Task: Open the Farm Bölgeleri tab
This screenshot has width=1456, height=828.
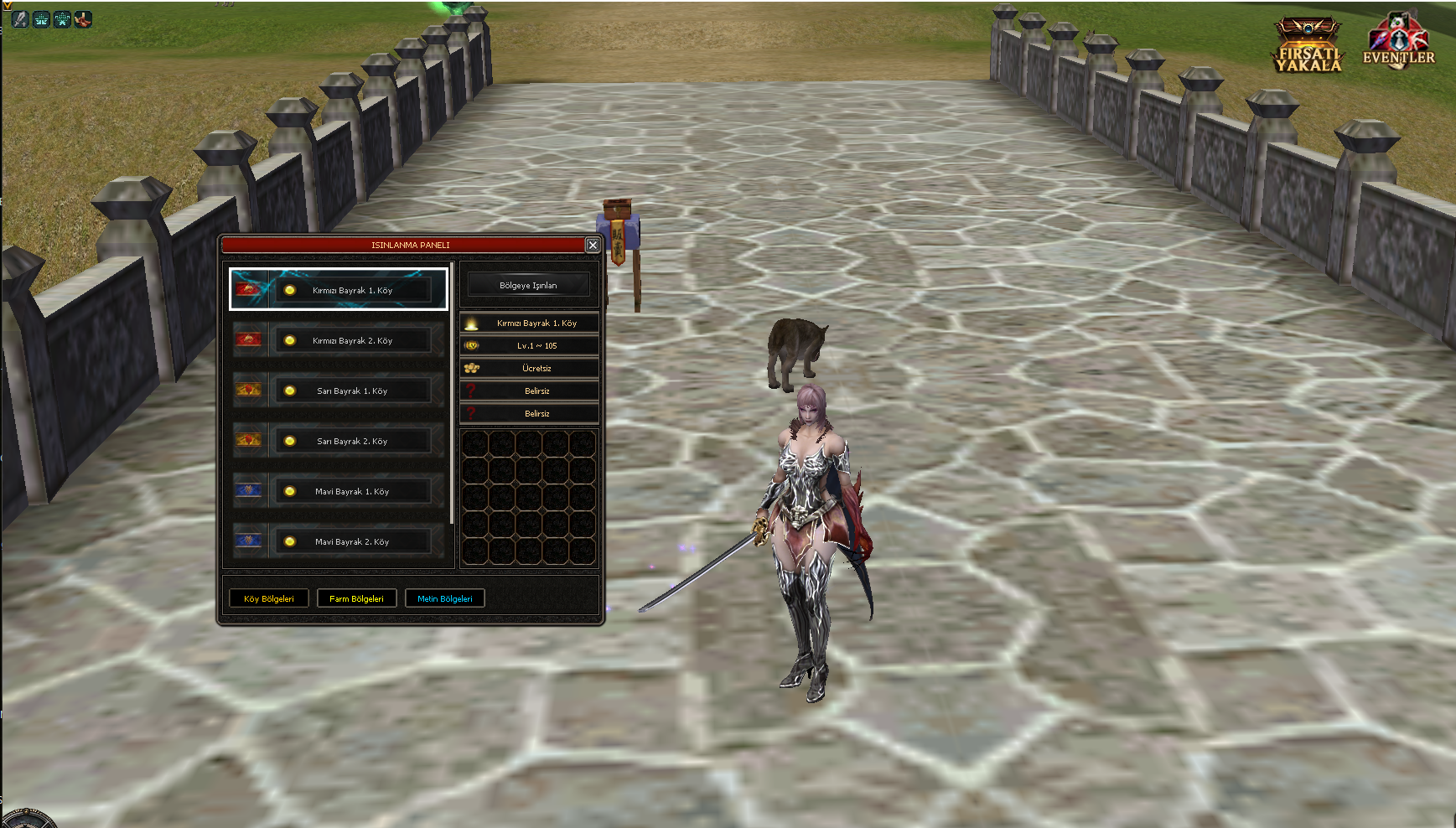Action: click(356, 598)
